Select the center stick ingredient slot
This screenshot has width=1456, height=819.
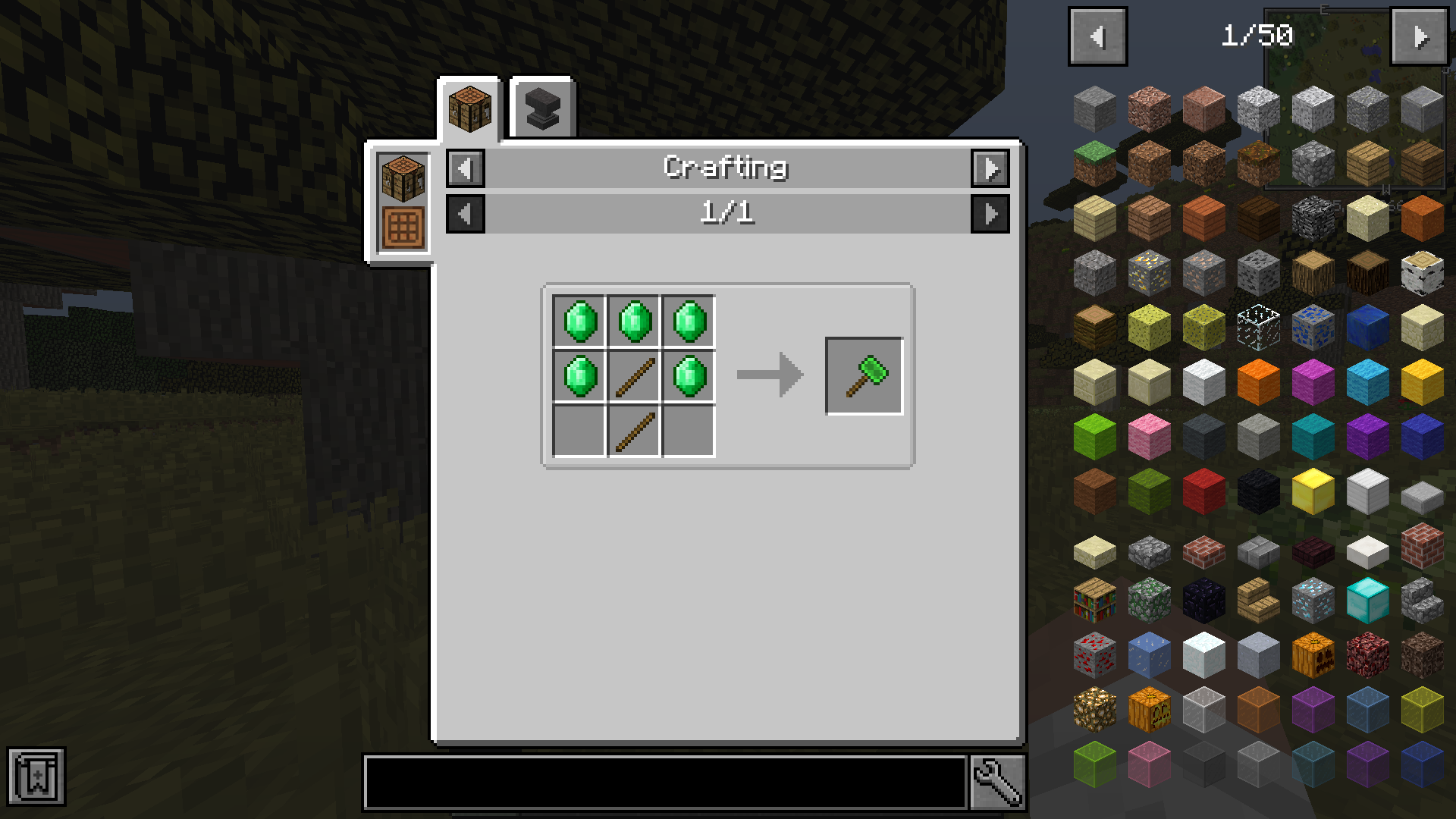pyautogui.click(x=635, y=376)
